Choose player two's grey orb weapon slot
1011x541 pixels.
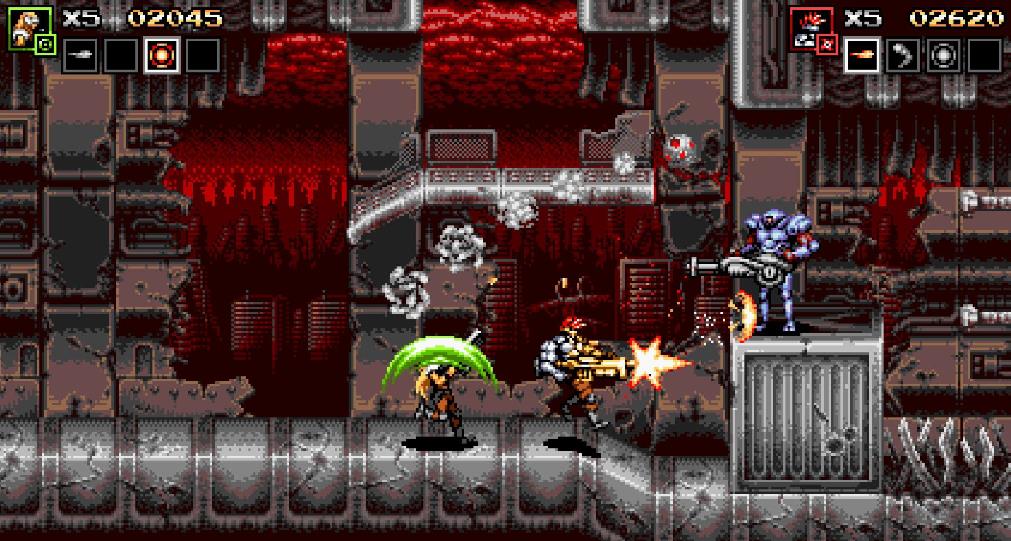[943, 56]
